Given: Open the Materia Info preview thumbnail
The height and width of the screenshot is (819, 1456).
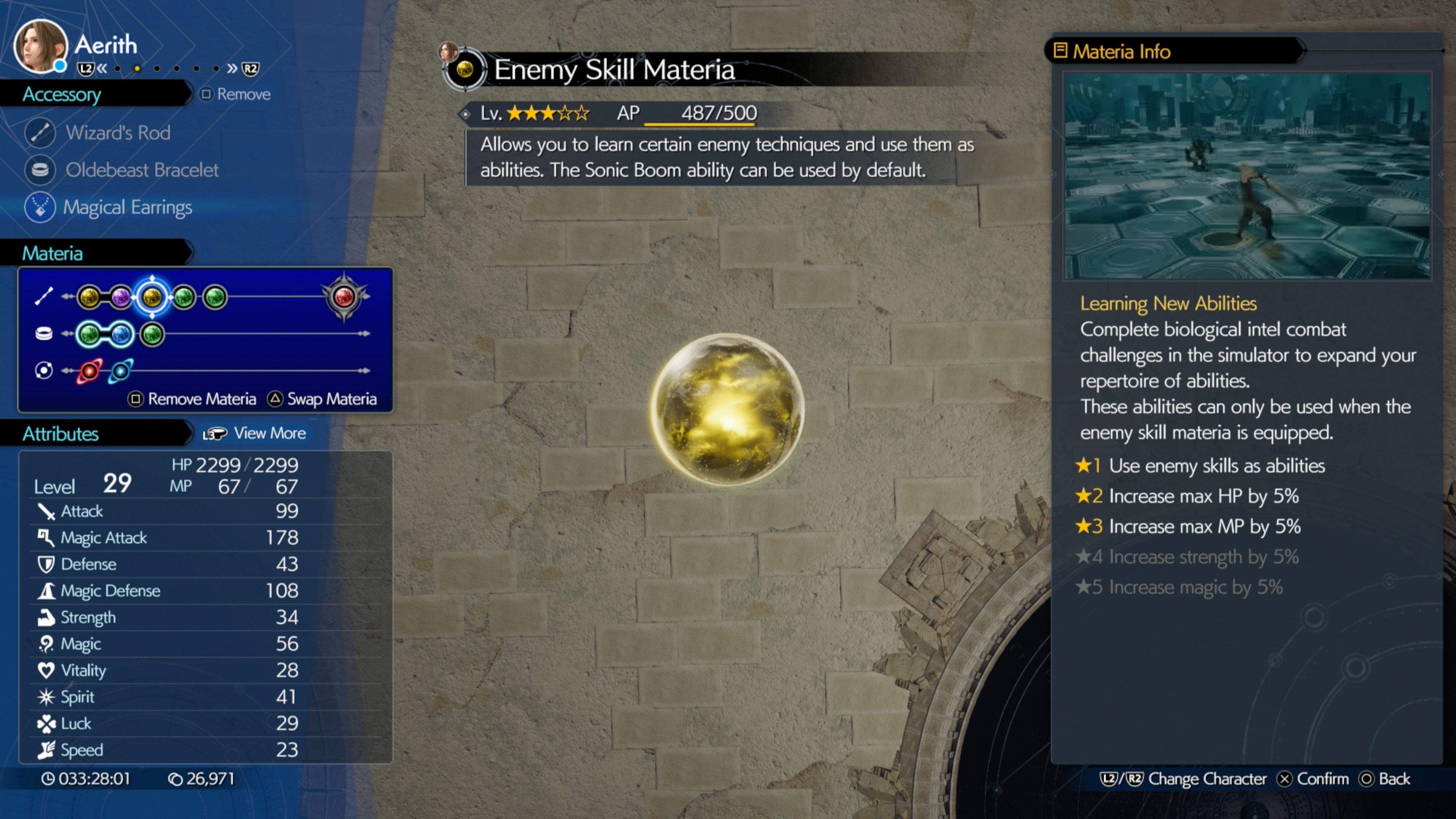Looking at the screenshot, I should click(x=1247, y=176).
